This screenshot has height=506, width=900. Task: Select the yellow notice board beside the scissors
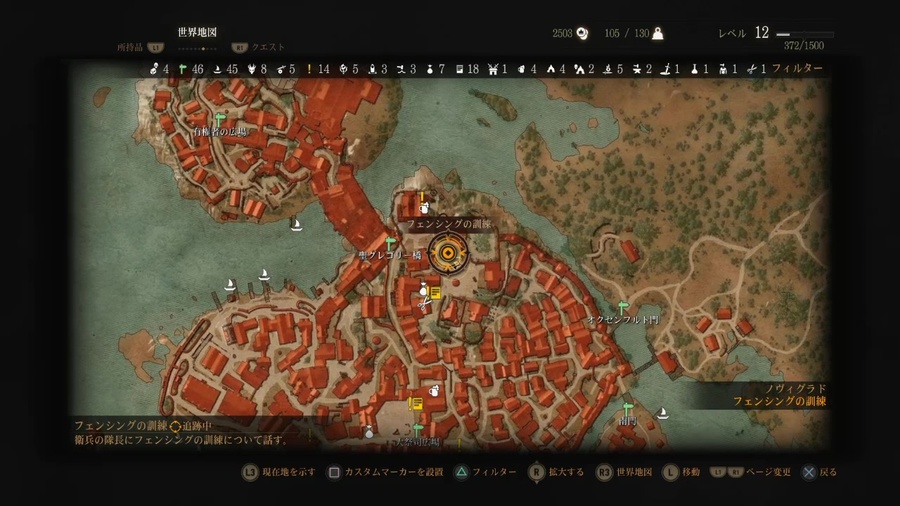pyautogui.click(x=436, y=293)
